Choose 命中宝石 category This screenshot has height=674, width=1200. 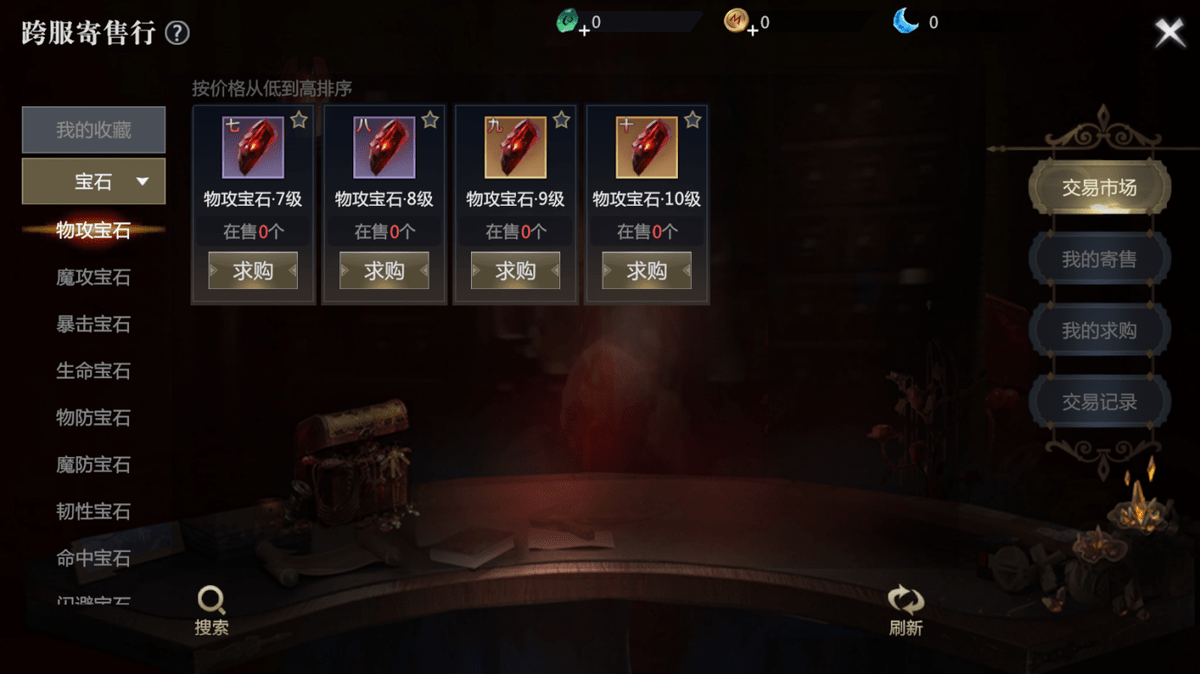tap(93, 558)
